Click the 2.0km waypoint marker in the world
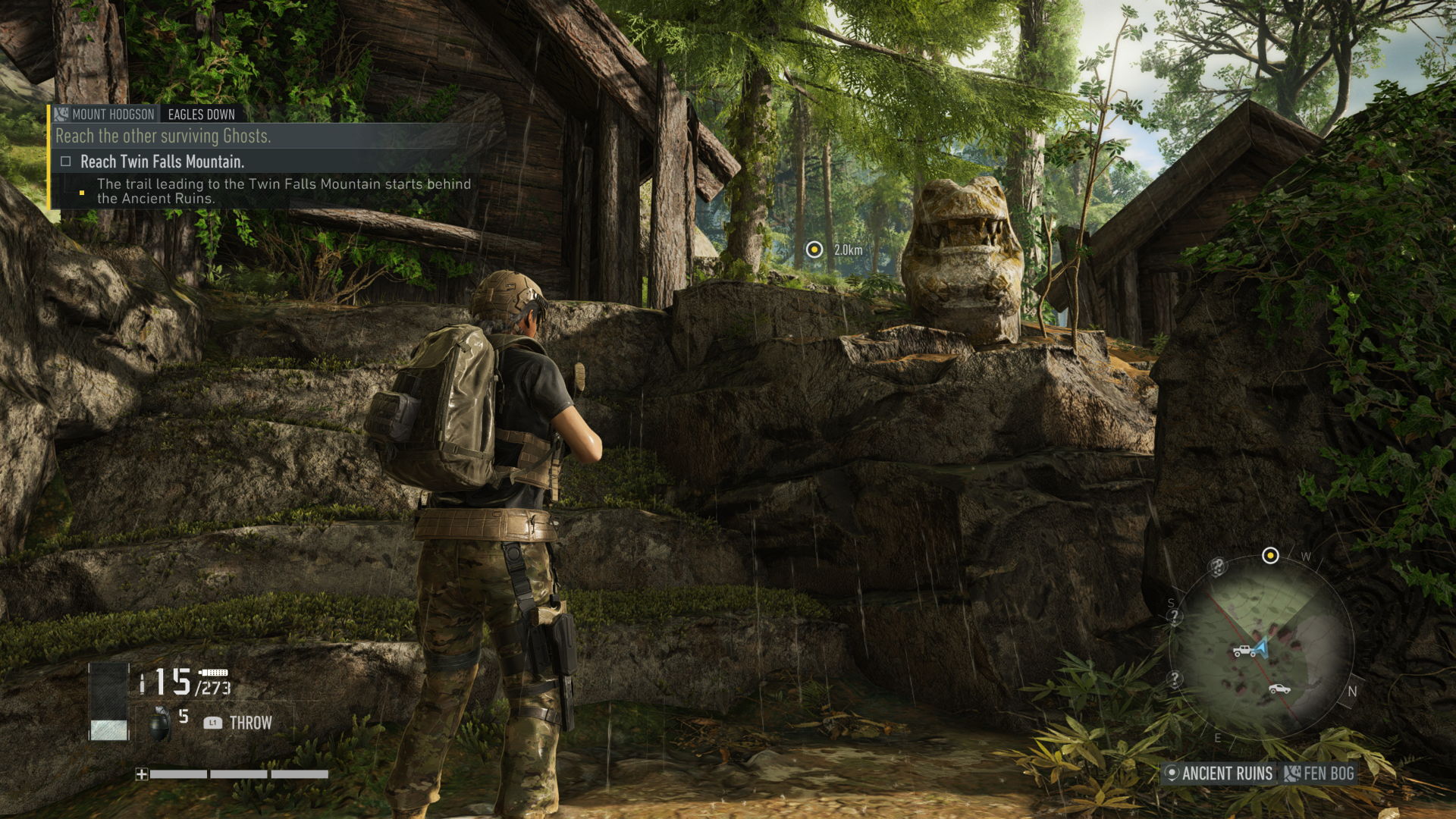The height and width of the screenshot is (819, 1456). click(x=814, y=249)
